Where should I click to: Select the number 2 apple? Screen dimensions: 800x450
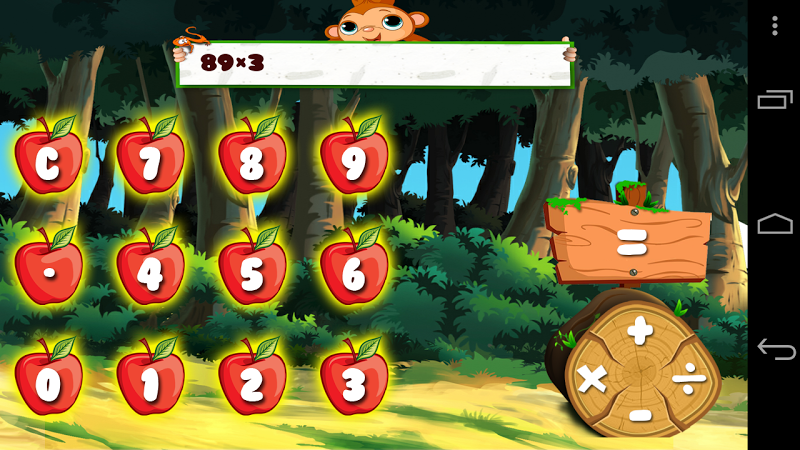pyautogui.click(x=252, y=382)
